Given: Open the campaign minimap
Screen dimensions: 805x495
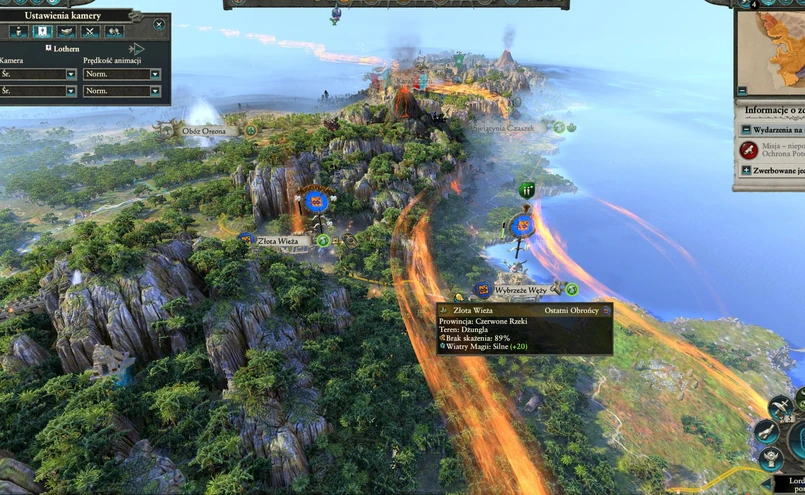Looking at the screenshot, I should coord(775,52).
